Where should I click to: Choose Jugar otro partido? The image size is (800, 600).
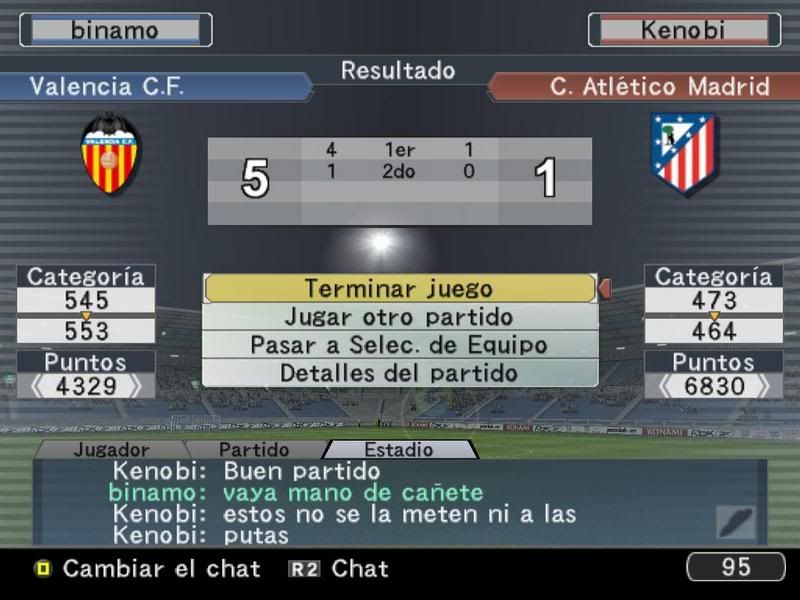[x=399, y=317]
